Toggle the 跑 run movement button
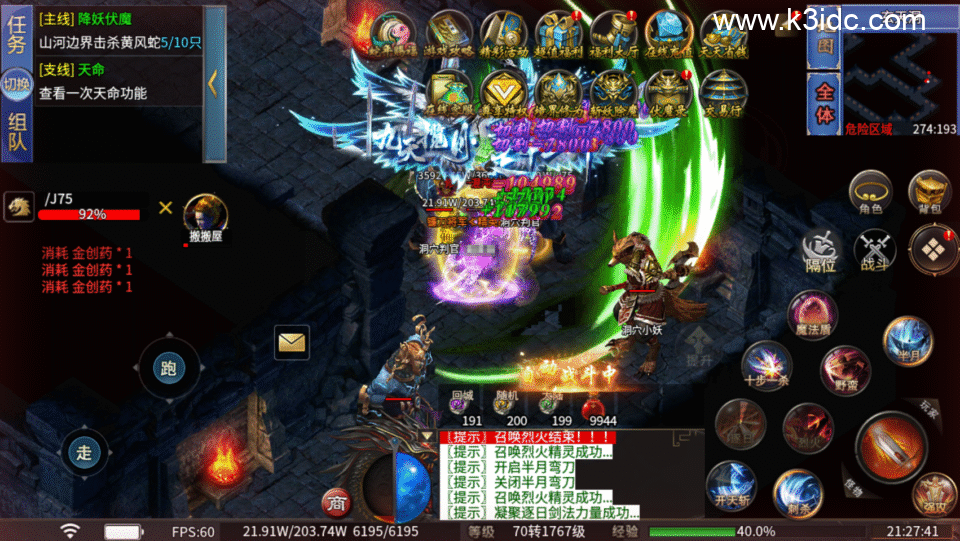This screenshot has height=541, width=960. pos(168,368)
